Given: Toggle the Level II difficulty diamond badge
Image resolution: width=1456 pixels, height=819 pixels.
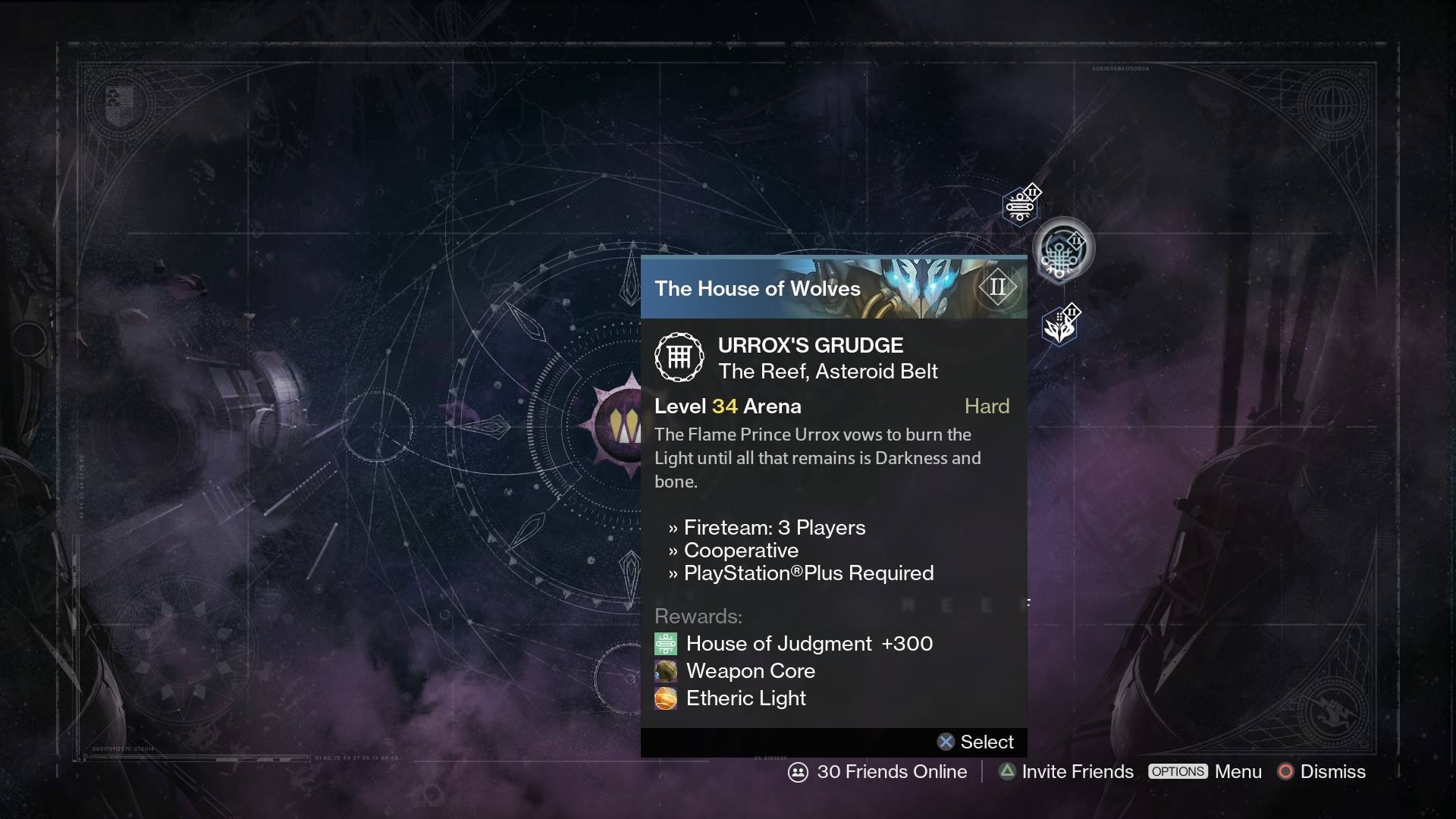Looking at the screenshot, I should (998, 287).
